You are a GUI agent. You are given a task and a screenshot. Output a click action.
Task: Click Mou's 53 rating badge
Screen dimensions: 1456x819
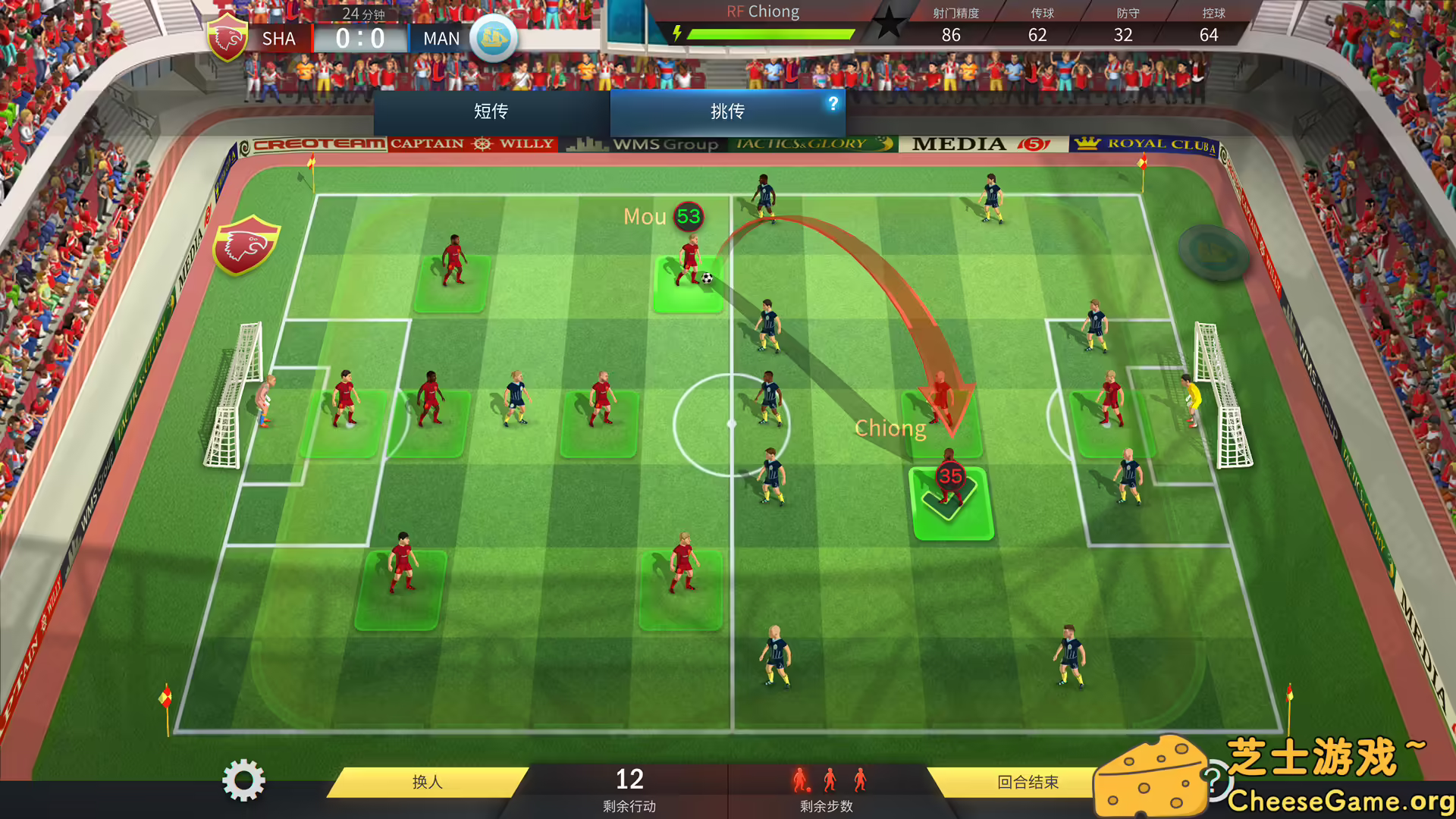(x=689, y=216)
